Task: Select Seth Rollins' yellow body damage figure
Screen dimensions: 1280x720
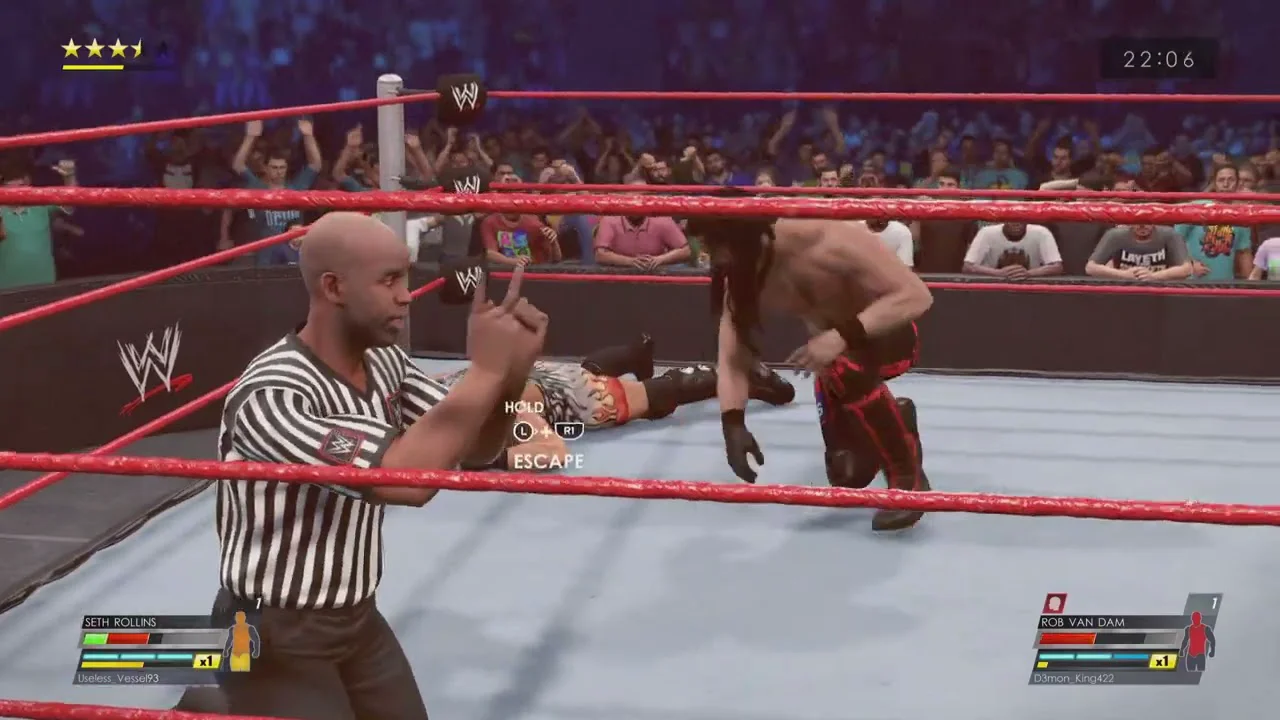Action: pyautogui.click(x=240, y=641)
